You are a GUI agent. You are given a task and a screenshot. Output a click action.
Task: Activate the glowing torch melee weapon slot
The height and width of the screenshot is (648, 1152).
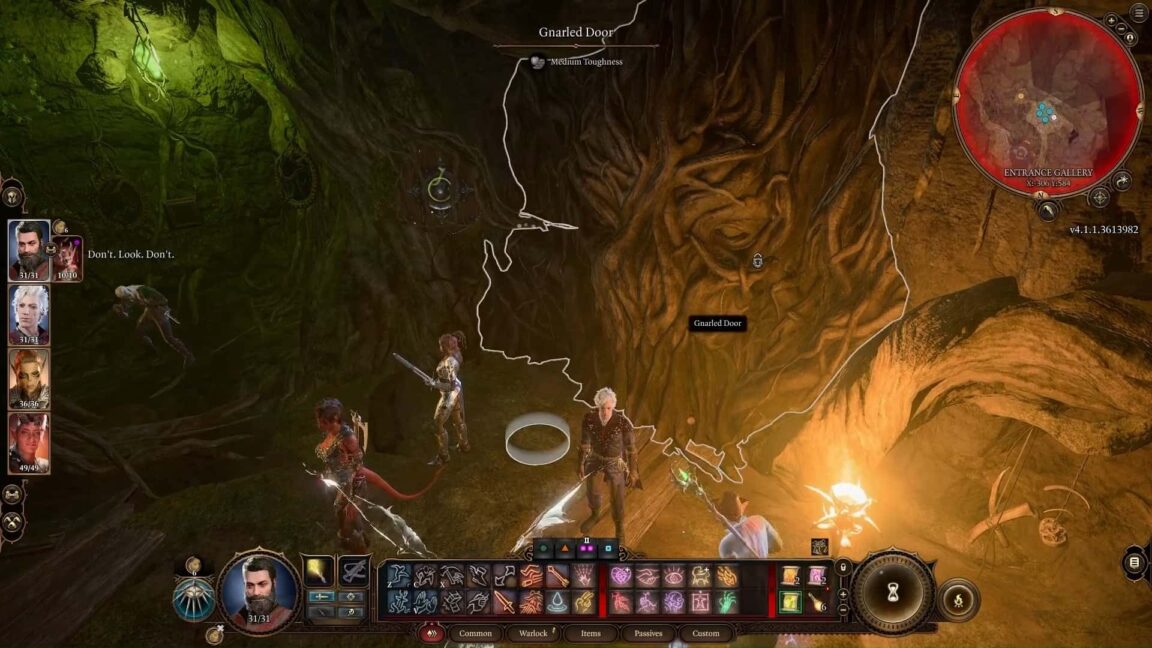tap(319, 572)
